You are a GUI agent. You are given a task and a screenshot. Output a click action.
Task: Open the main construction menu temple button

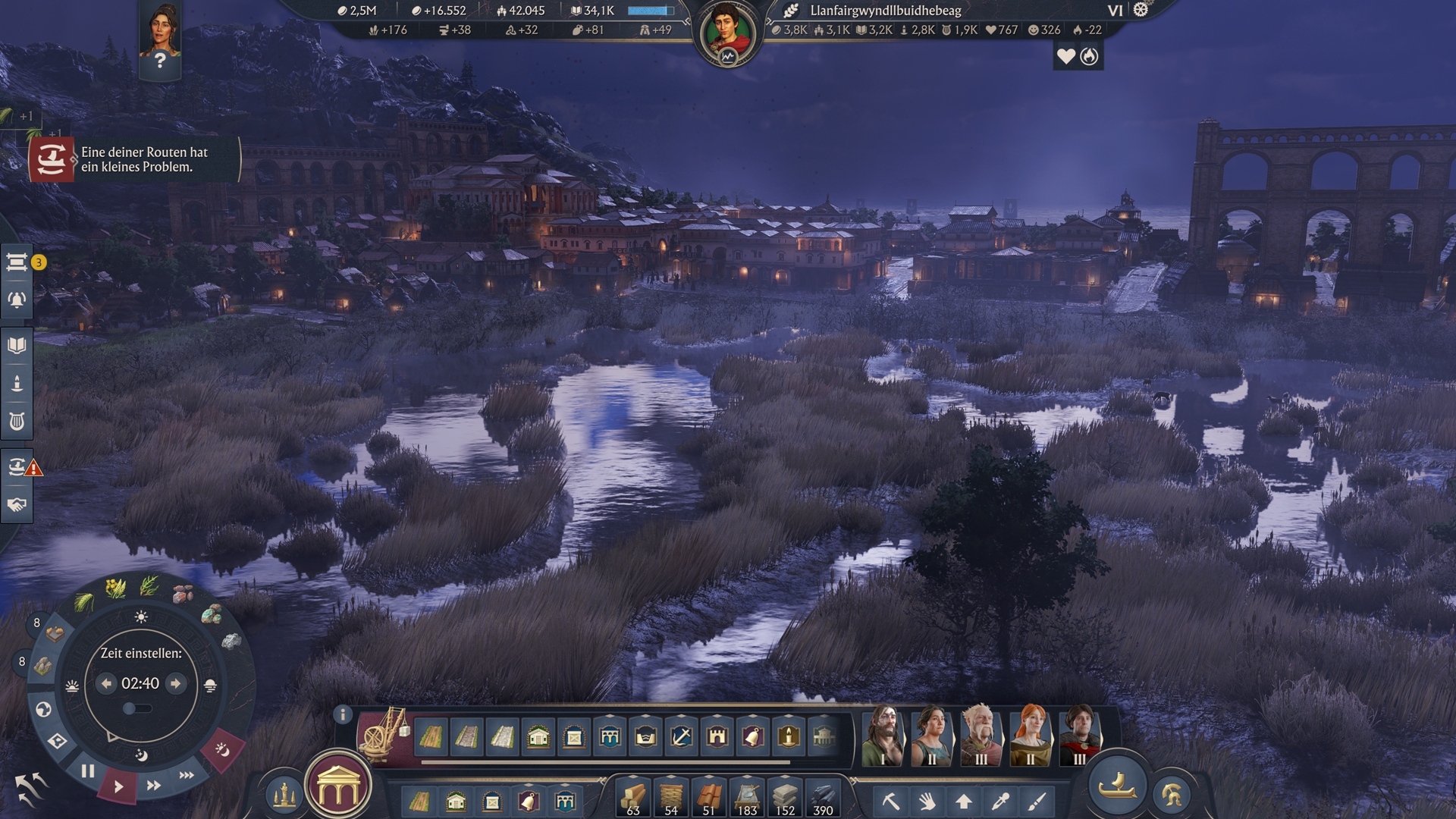click(338, 789)
